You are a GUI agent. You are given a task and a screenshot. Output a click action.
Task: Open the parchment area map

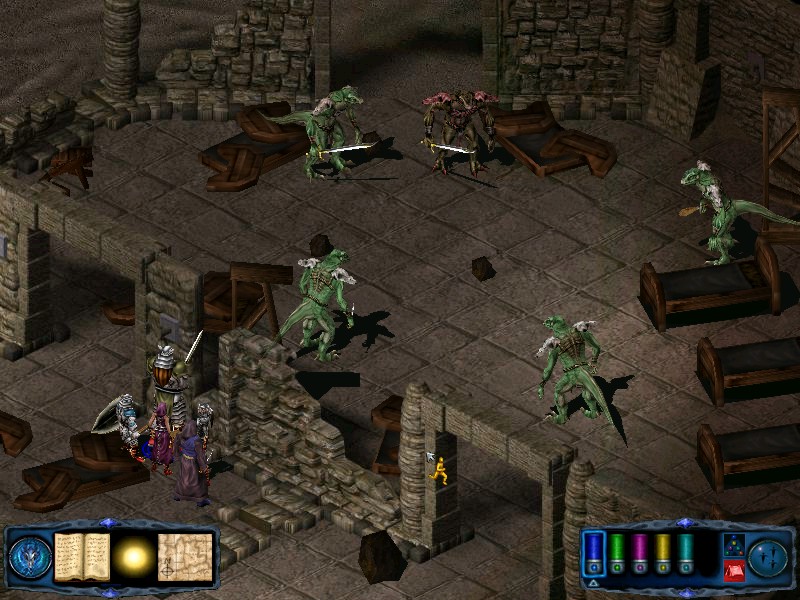click(x=185, y=555)
